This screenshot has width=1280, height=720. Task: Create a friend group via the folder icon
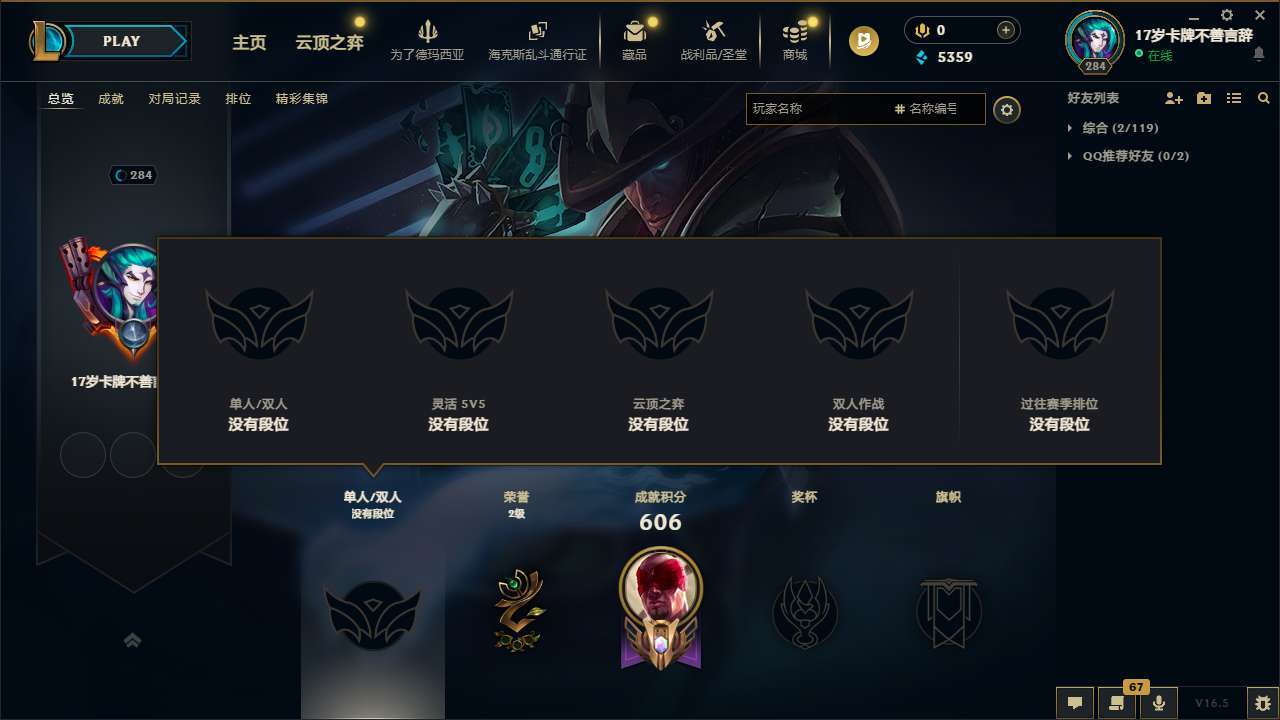click(1203, 98)
